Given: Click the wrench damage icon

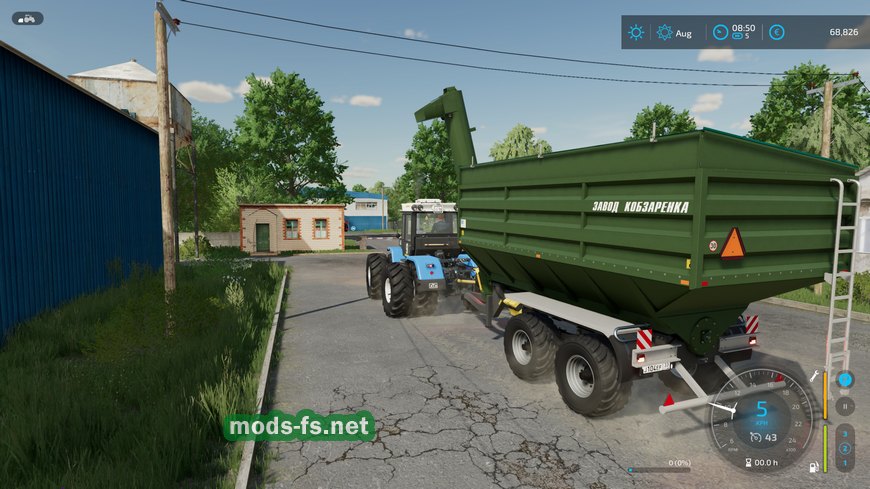Looking at the screenshot, I should coord(815,377).
